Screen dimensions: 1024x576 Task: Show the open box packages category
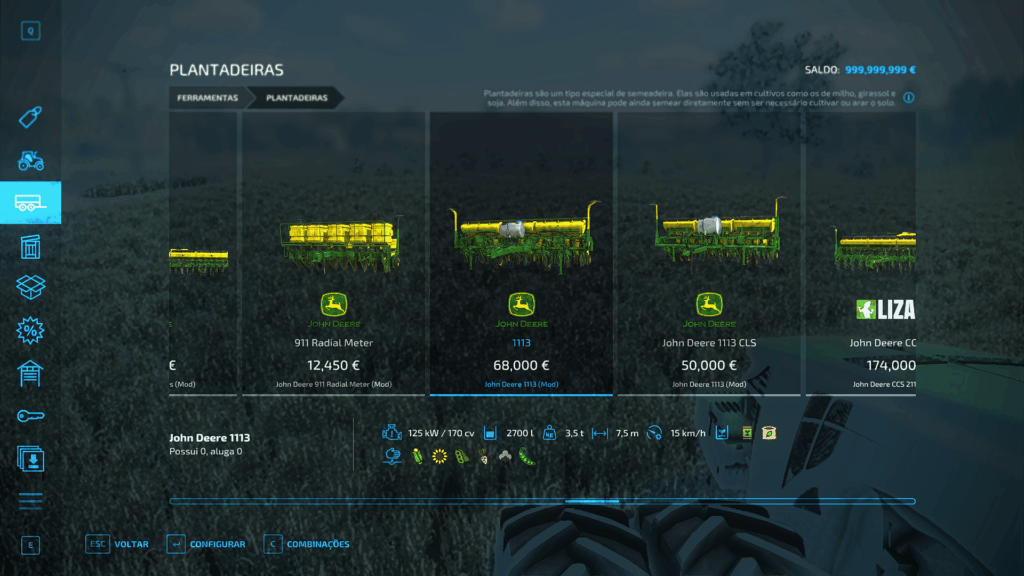tap(30, 288)
